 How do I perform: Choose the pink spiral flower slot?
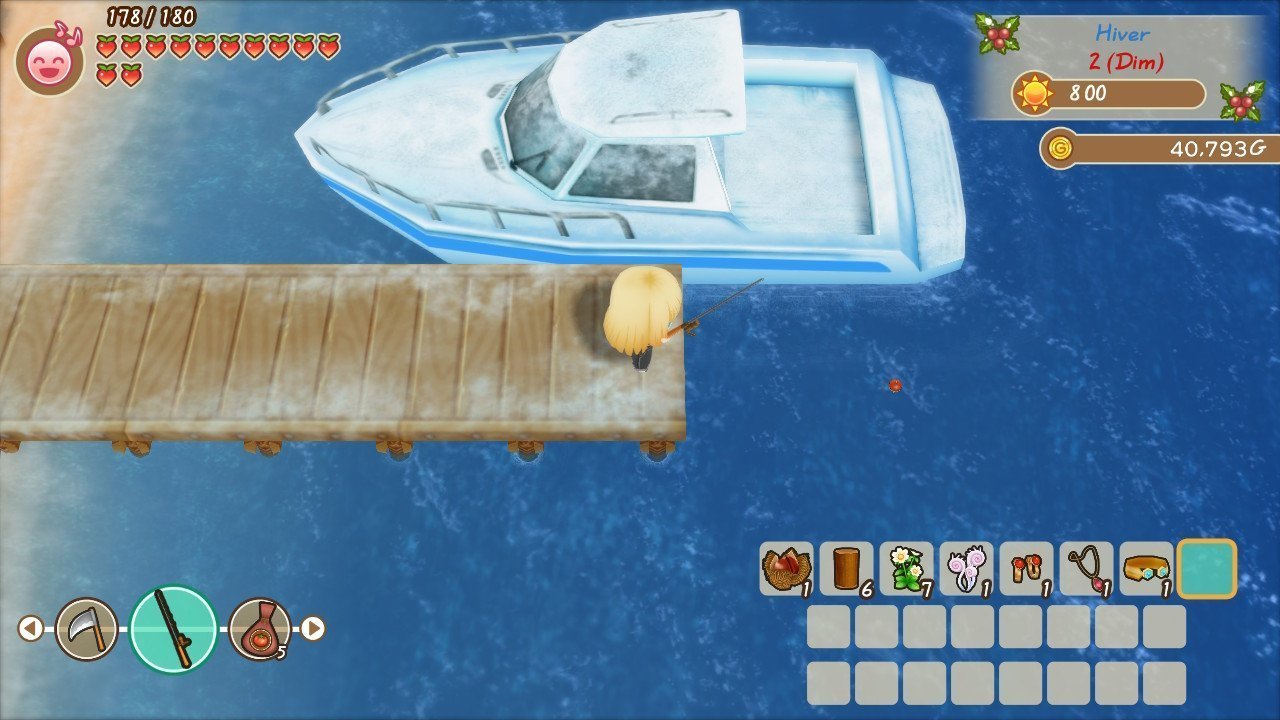(966, 569)
